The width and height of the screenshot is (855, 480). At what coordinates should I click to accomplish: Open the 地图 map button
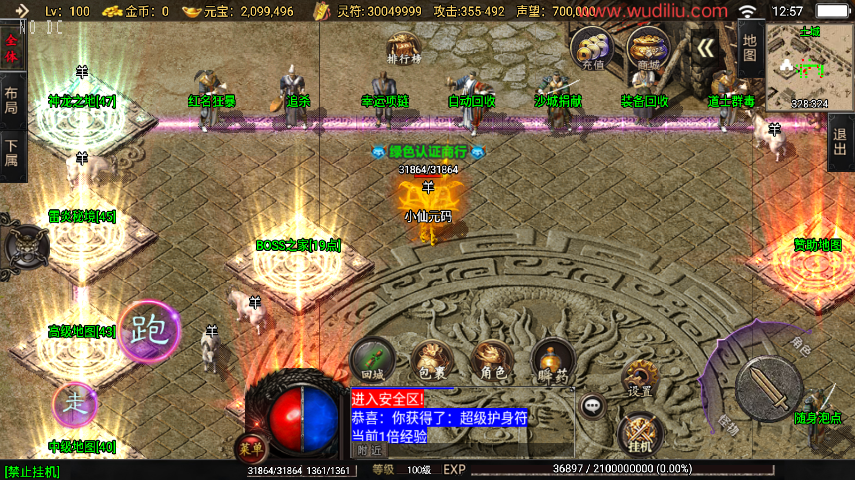pos(749,46)
